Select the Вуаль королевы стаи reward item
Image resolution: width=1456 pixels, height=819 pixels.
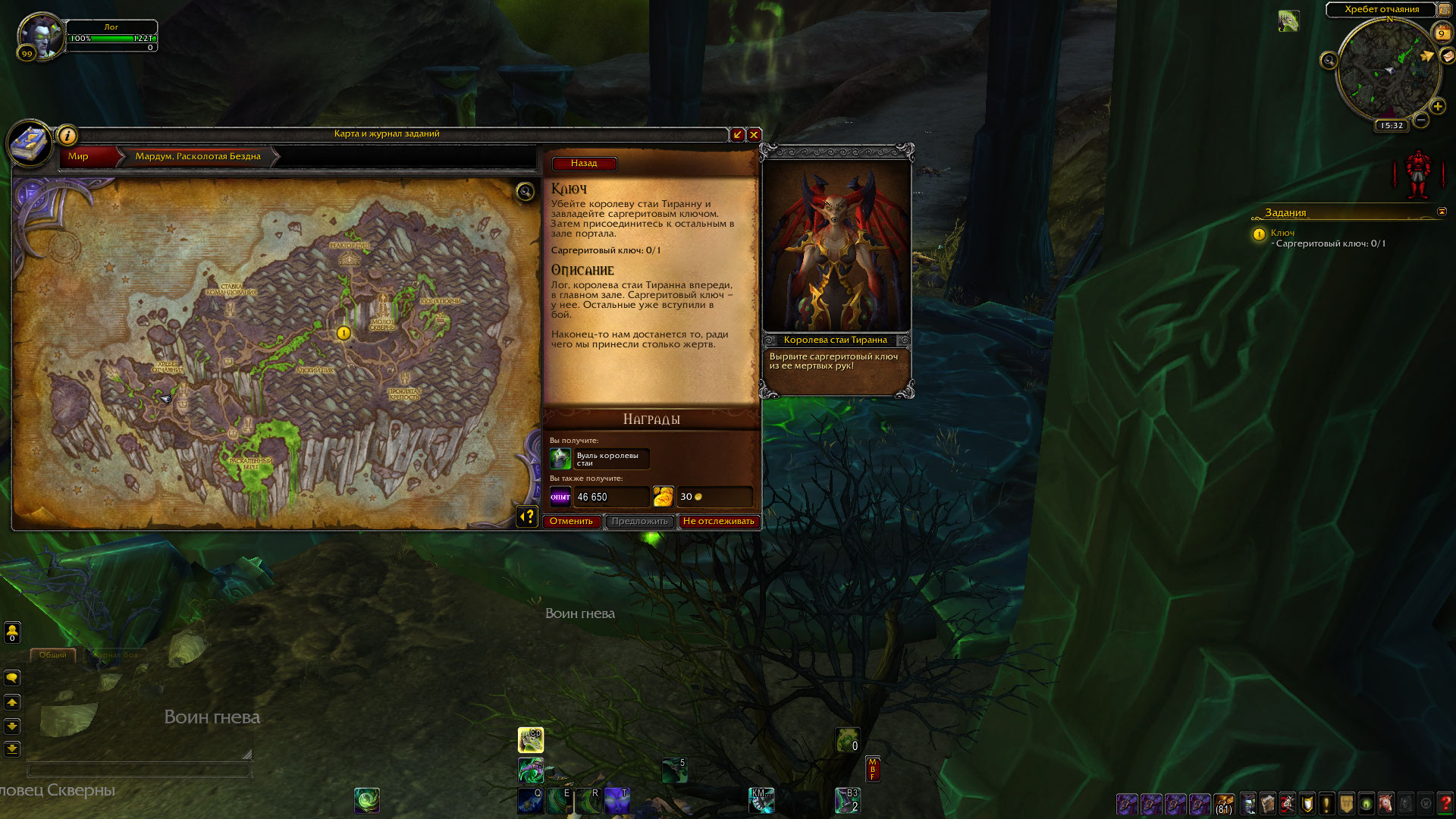click(x=599, y=459)
